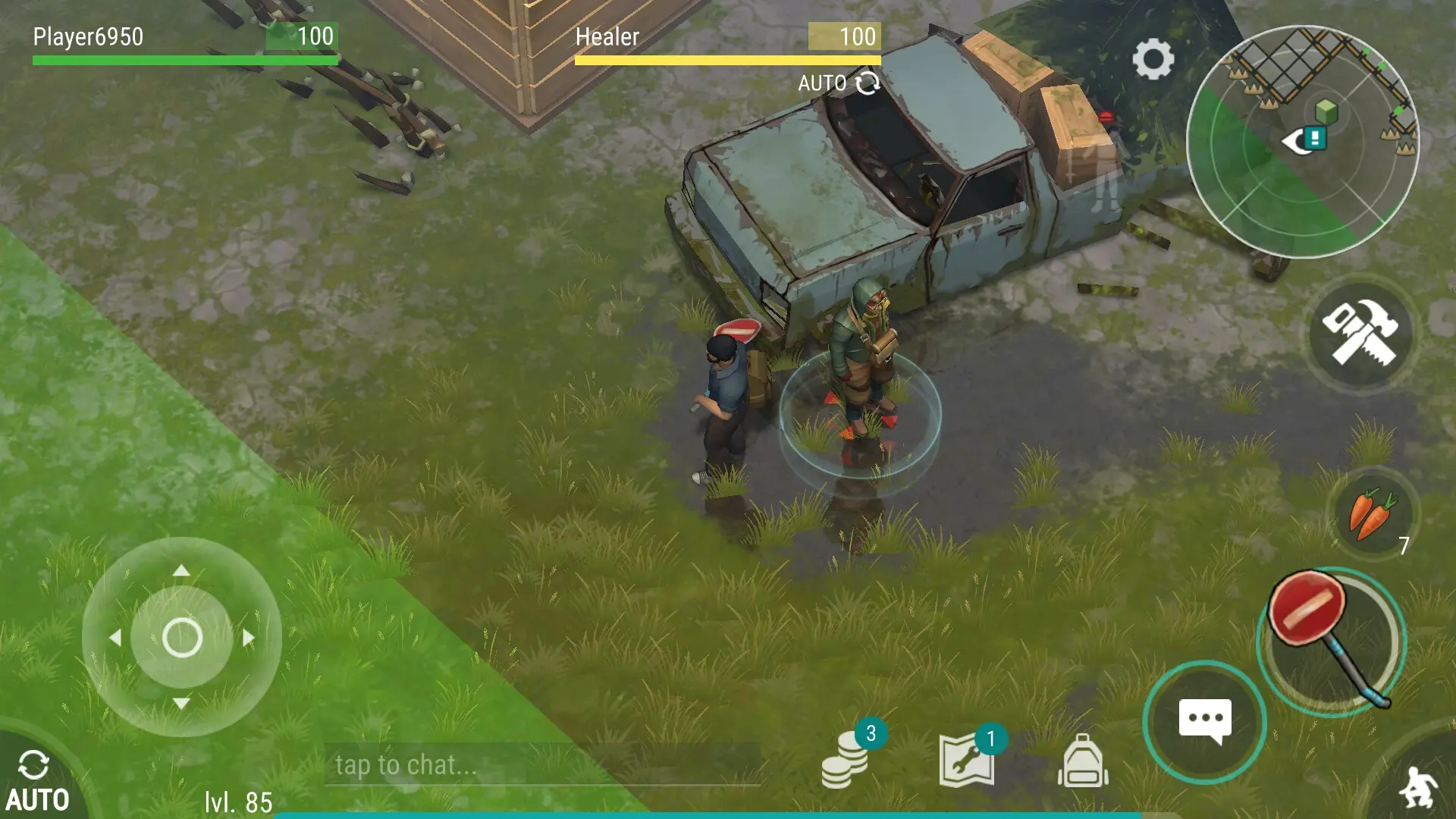Toggle Healer's AUTO setting

point(838,83)
